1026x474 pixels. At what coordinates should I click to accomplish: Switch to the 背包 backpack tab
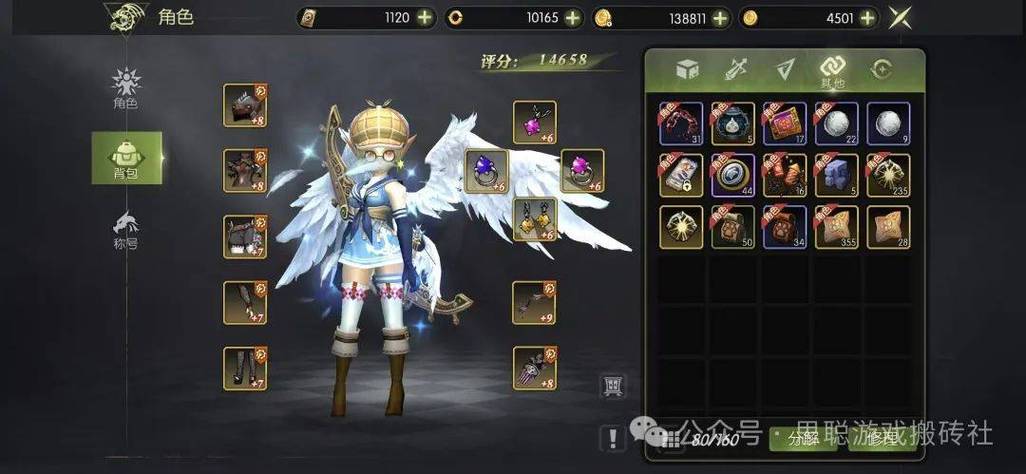[x=126, y=158]
